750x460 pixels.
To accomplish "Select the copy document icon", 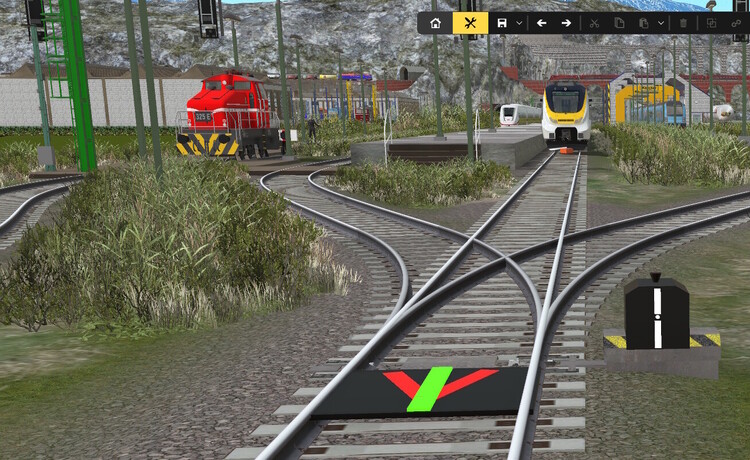I will click(619, 23).
